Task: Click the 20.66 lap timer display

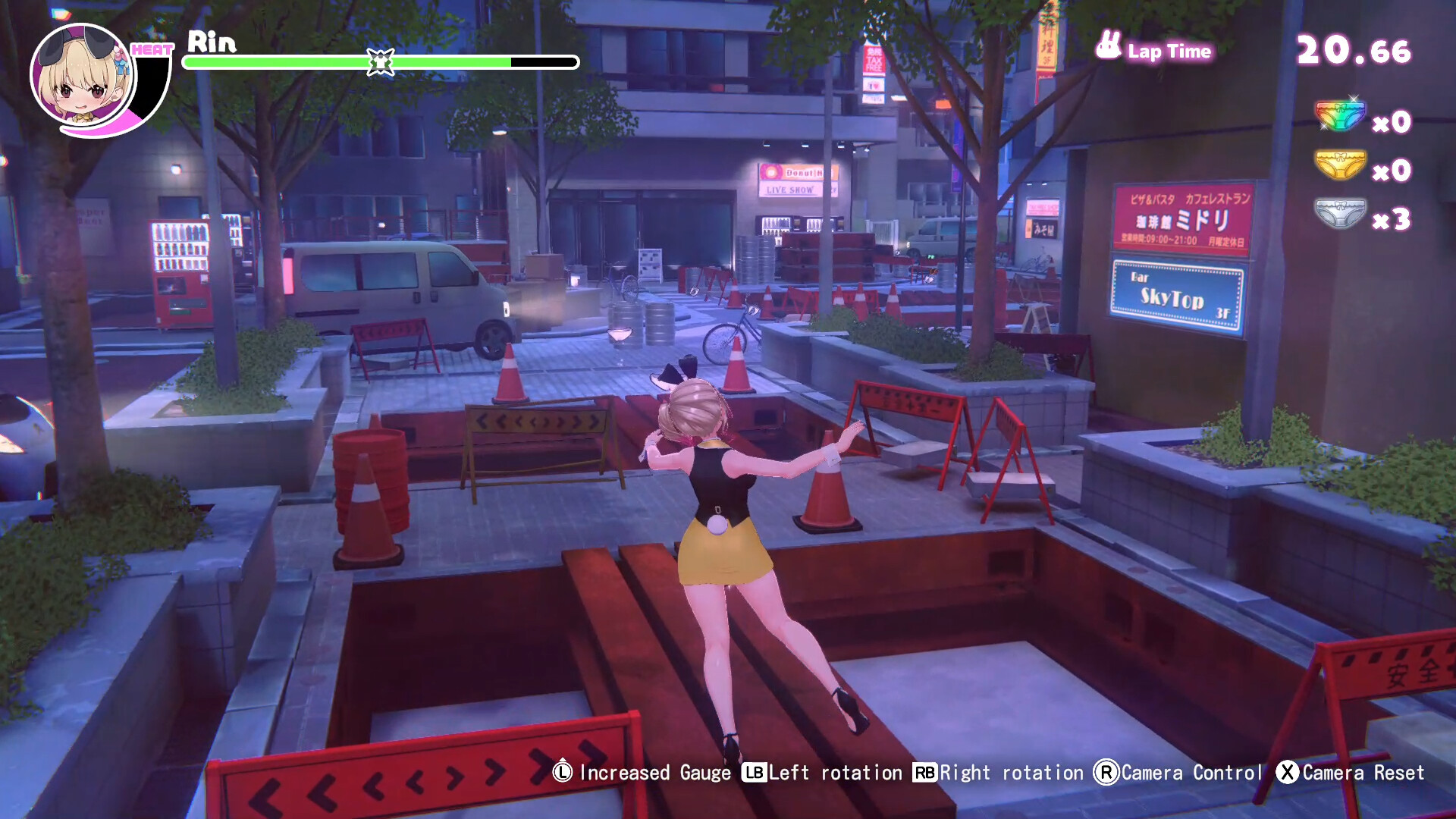Action: 1355,50
